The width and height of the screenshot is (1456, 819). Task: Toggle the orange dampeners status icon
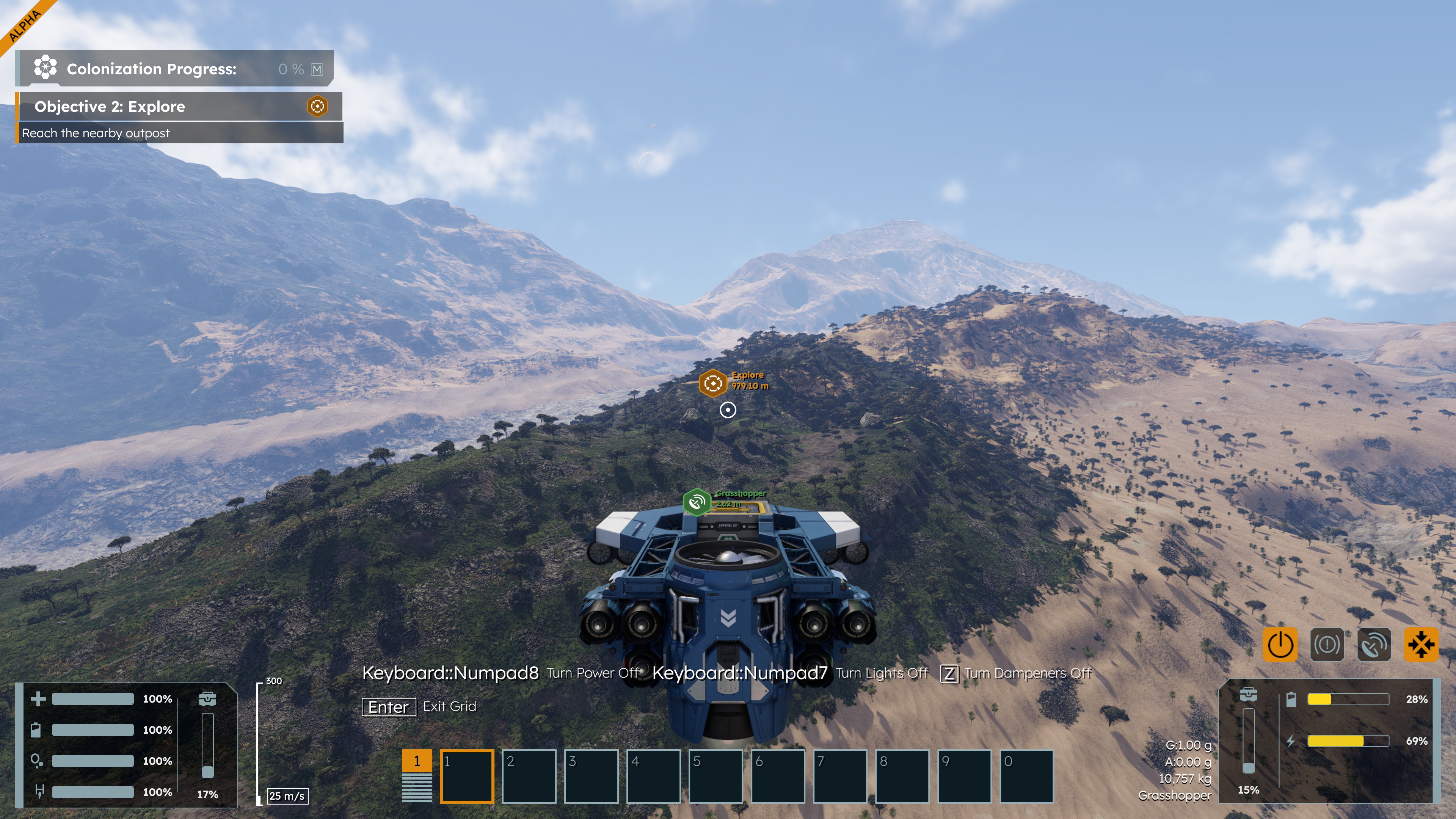(1421, 644)
